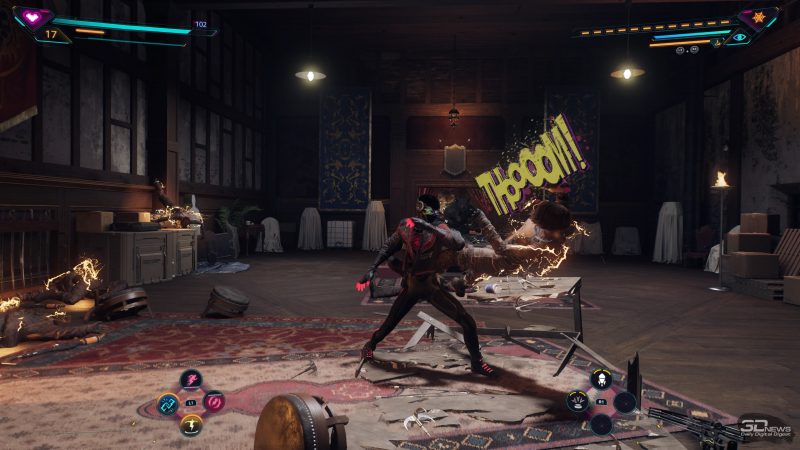Use the yellow standing figure ability
The width and height of the screenshot is (800, 450).
coord(191,426)
